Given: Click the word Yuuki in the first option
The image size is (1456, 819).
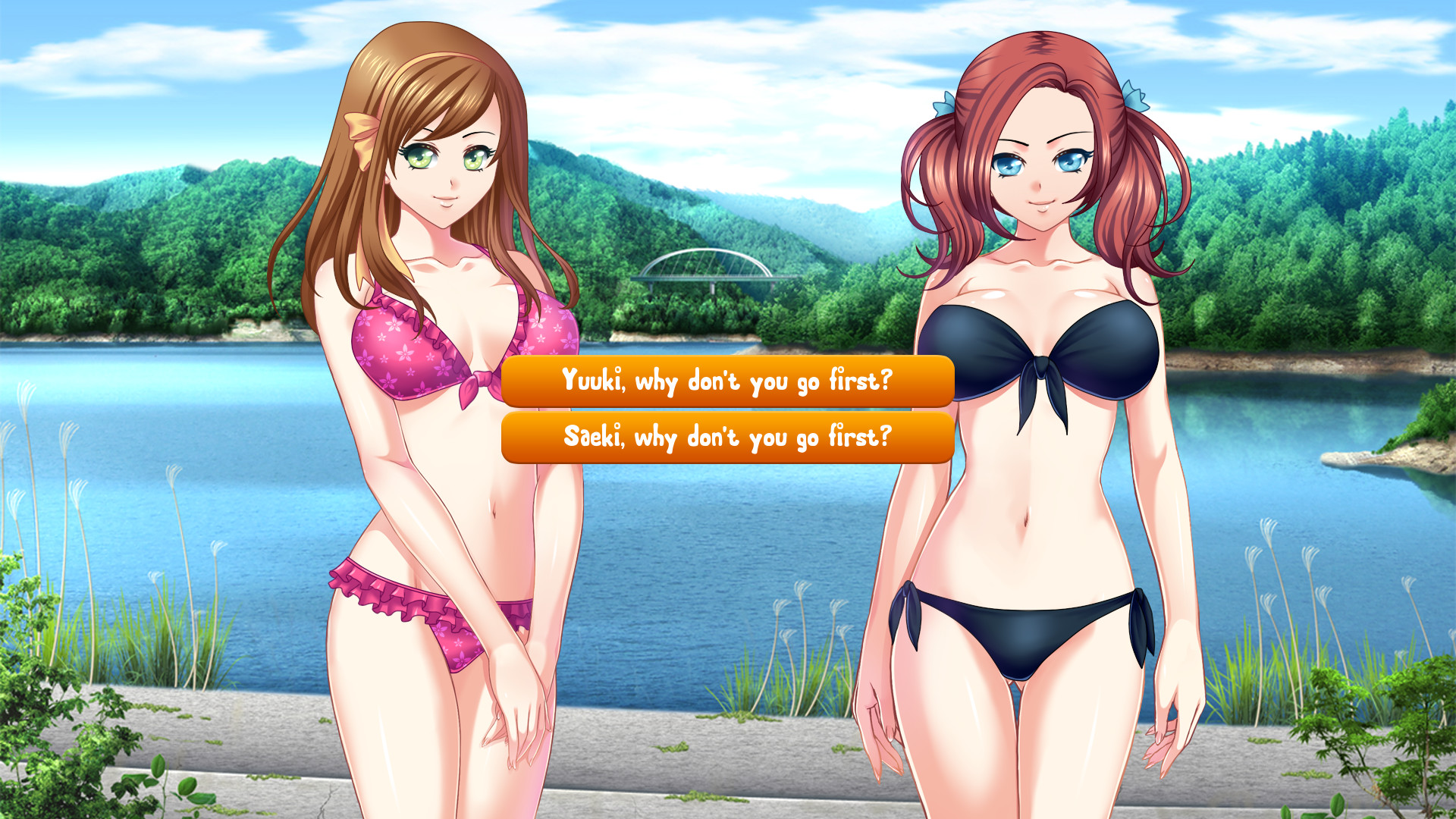Looking at the screenshot, I should [x=592, y=382].
